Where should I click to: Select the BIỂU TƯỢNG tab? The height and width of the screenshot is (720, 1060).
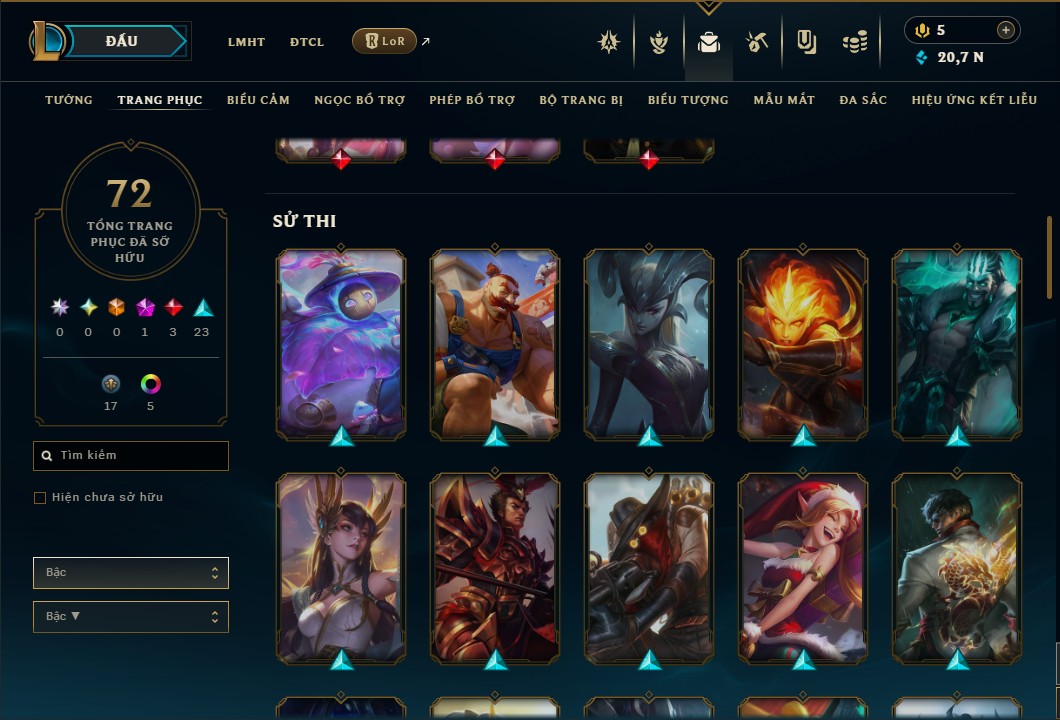click(688, 100)
